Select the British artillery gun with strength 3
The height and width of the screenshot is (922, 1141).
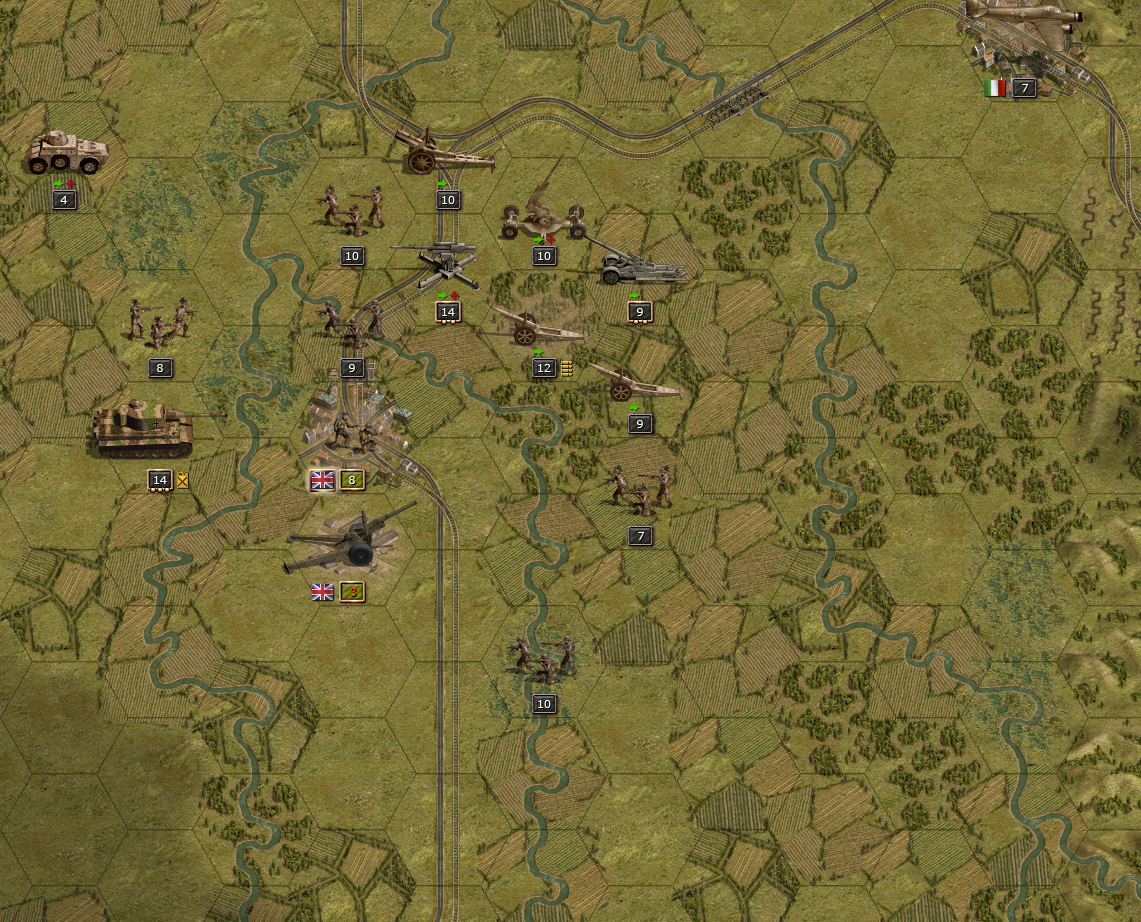pos(350,545)
